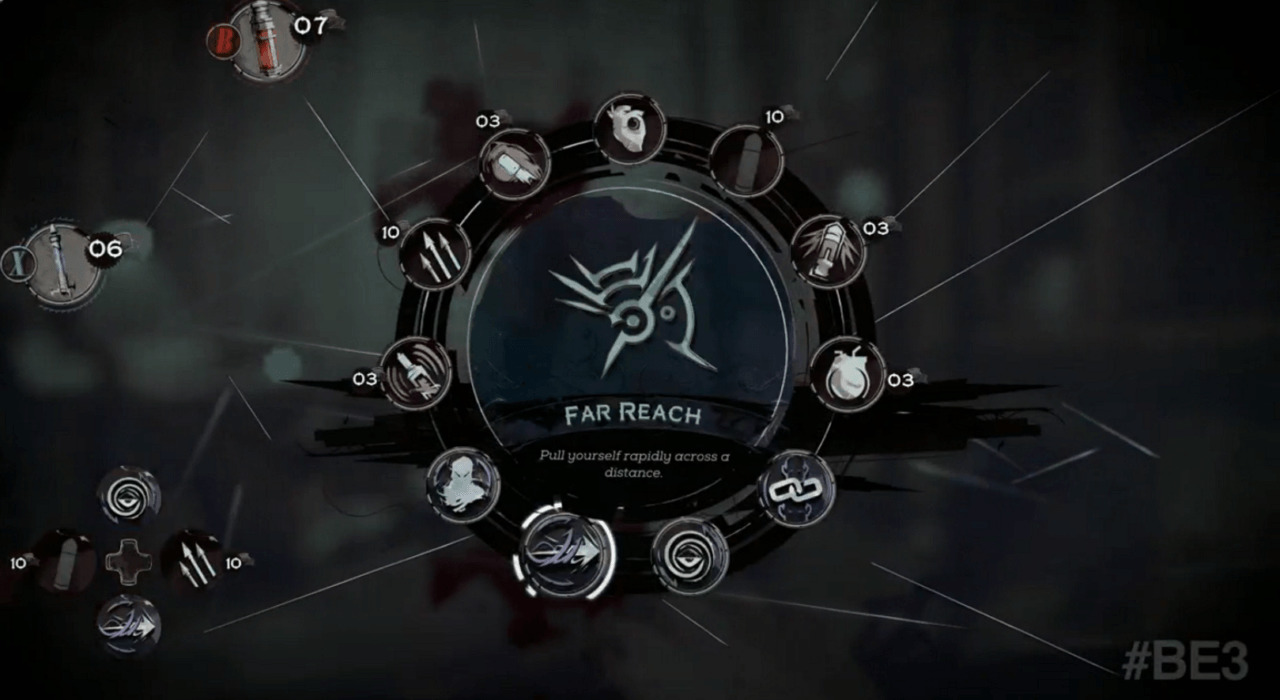
Task: Use the blue mana elixir vial
Action: click(x=63, y=264)
